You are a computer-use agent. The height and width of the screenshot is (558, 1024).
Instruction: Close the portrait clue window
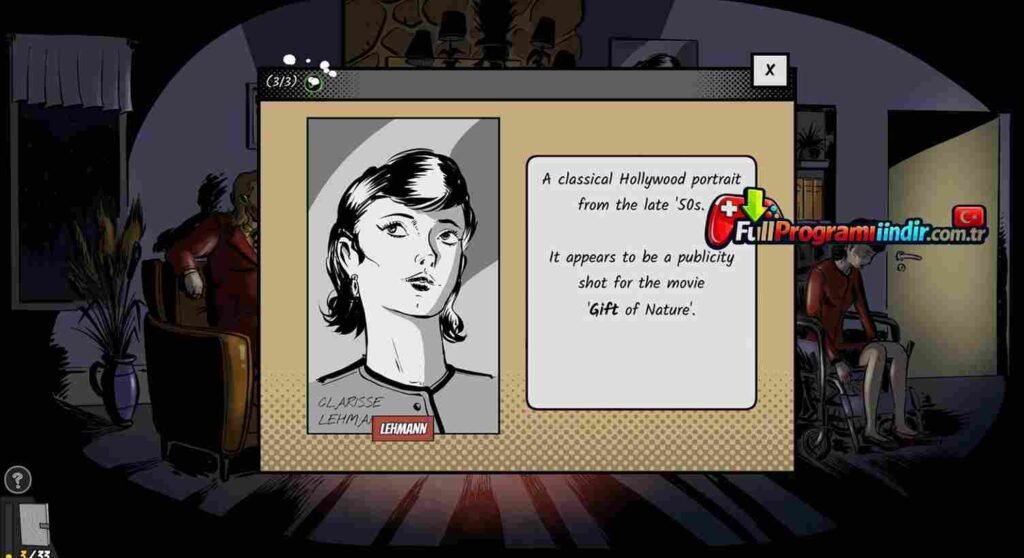(x=769, y=70)
